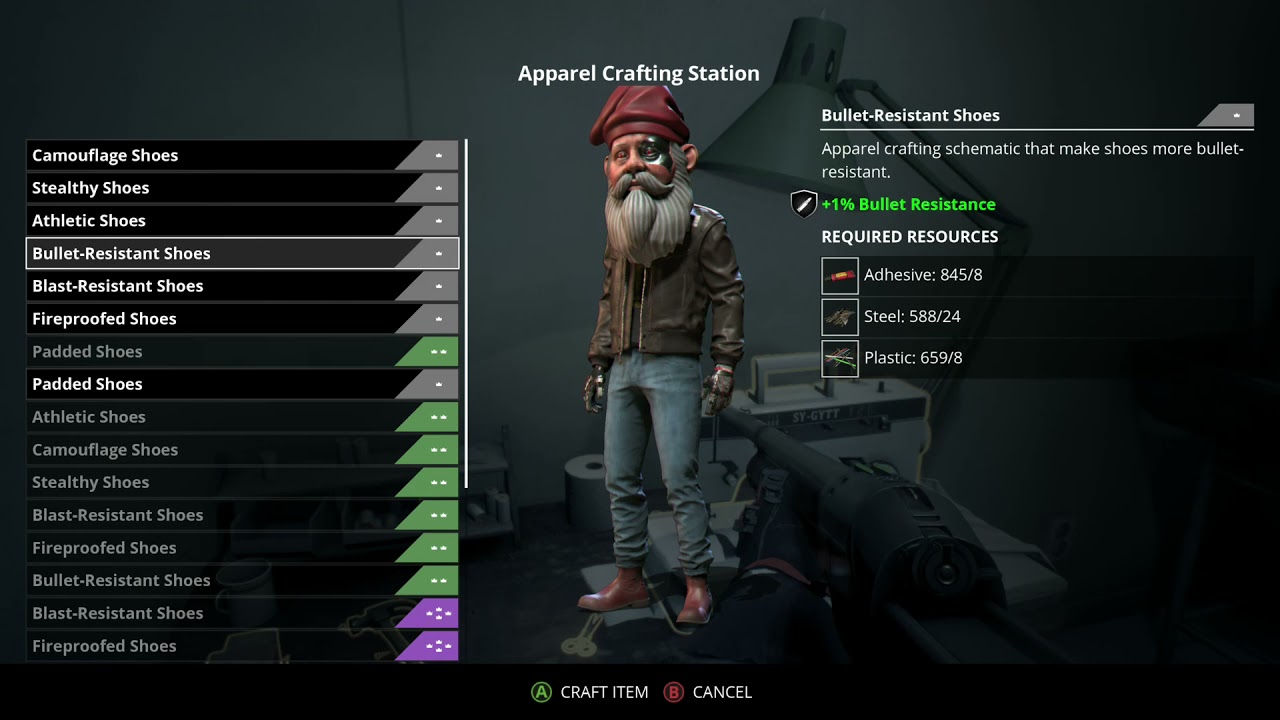1280x720 pixels.
Task: Pick Padded Shoes with the green badge
Action: coord(240,352)
